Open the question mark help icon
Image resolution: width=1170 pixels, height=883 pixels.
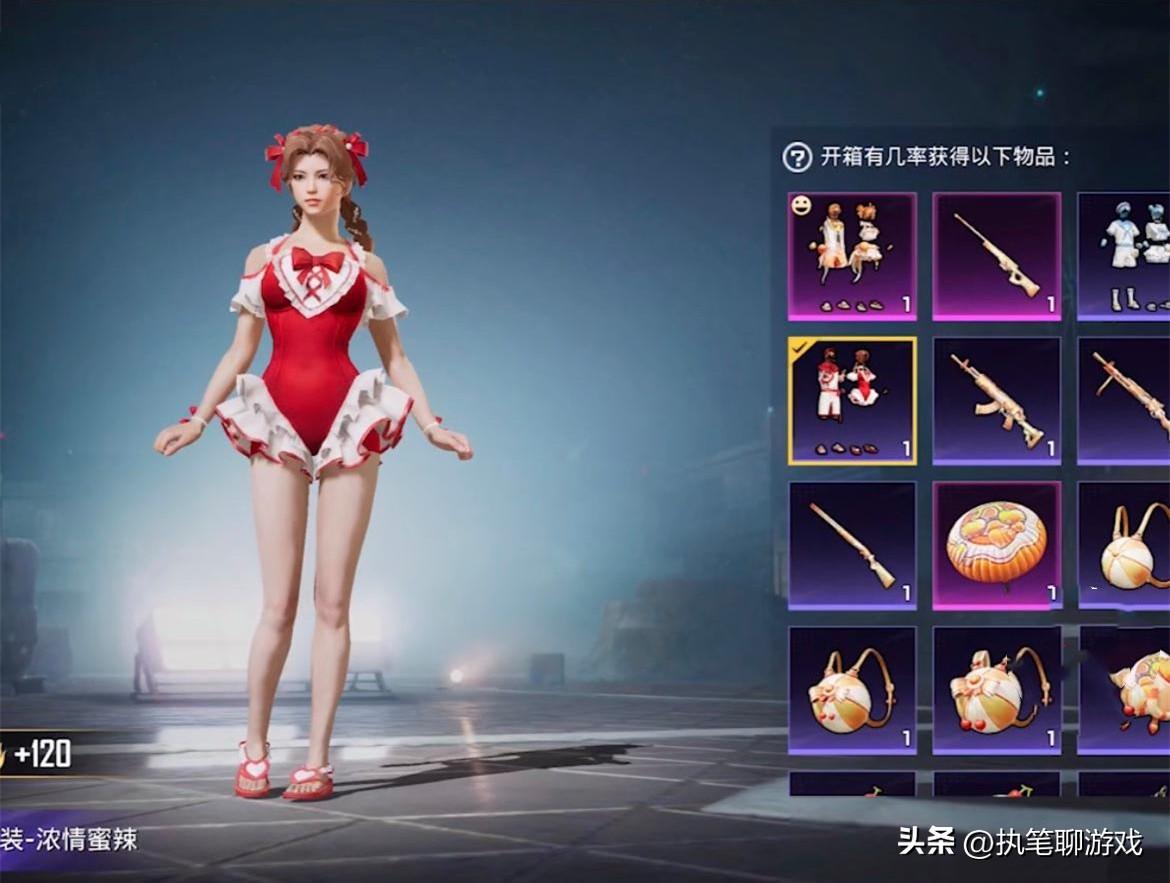tap(796, 157)
